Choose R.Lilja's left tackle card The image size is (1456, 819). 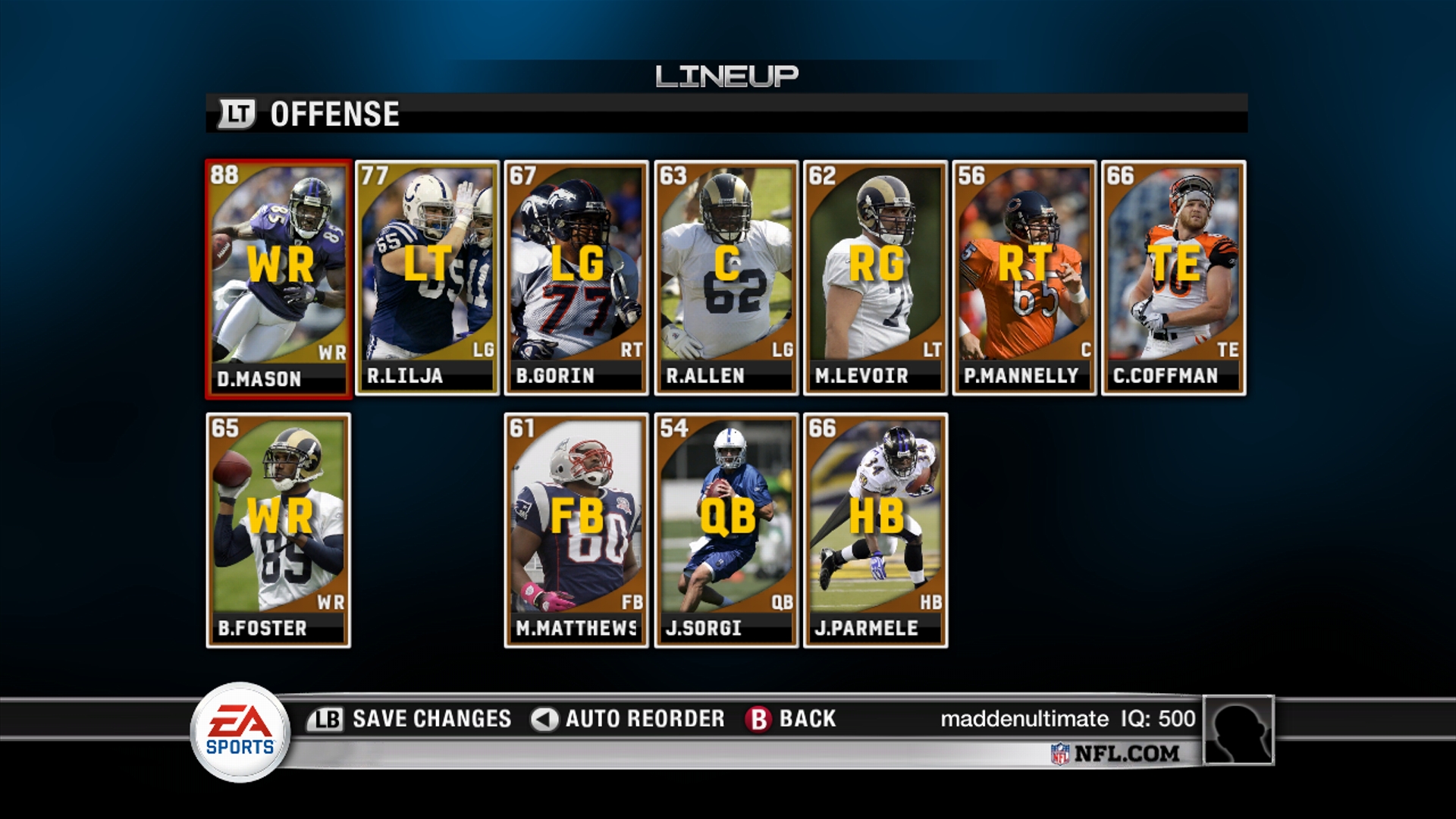click(427, 278)
